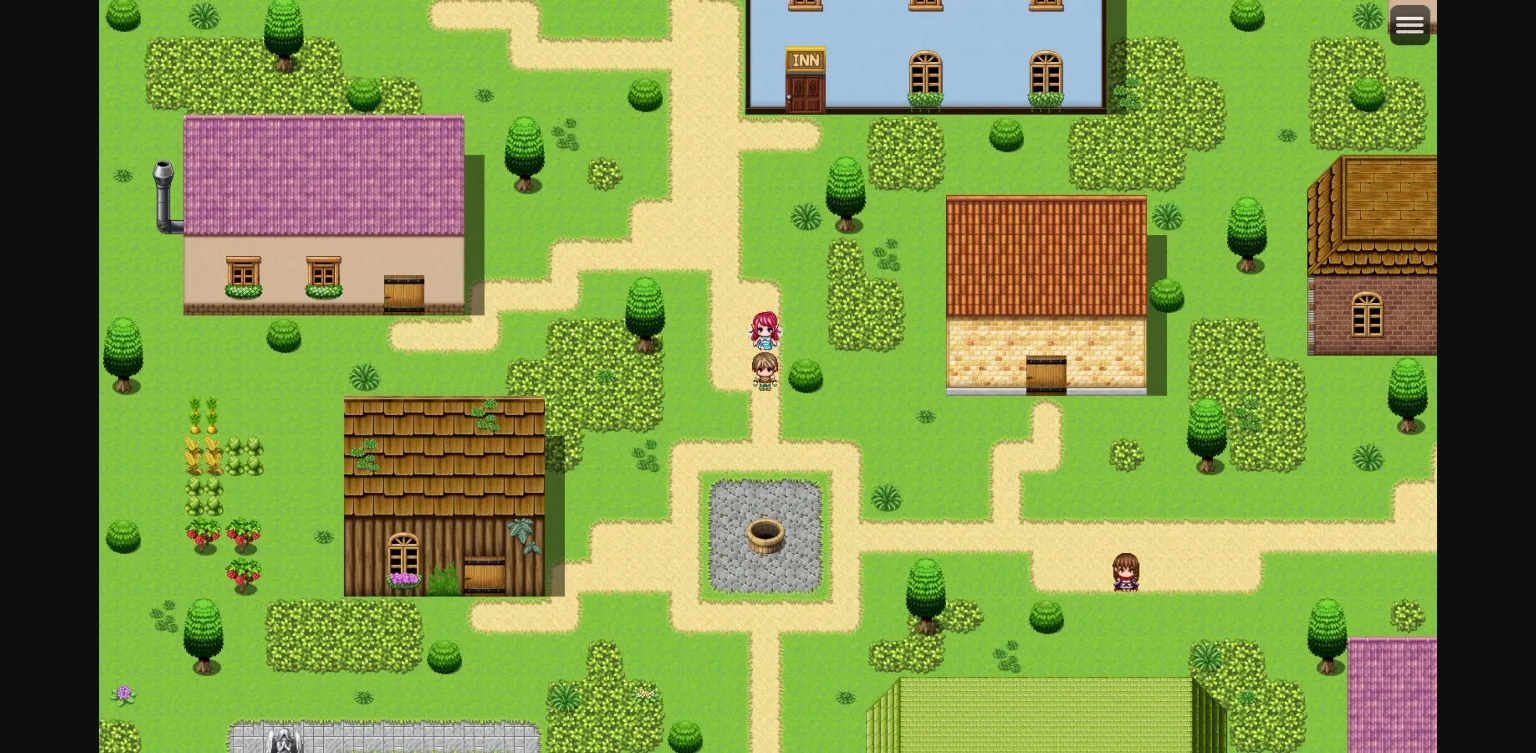The height and width of the screenshot is (753, 1536).
Task: Open the door of the orange-roofed building
Action: pyautogui.click(x=1046, y=373)
